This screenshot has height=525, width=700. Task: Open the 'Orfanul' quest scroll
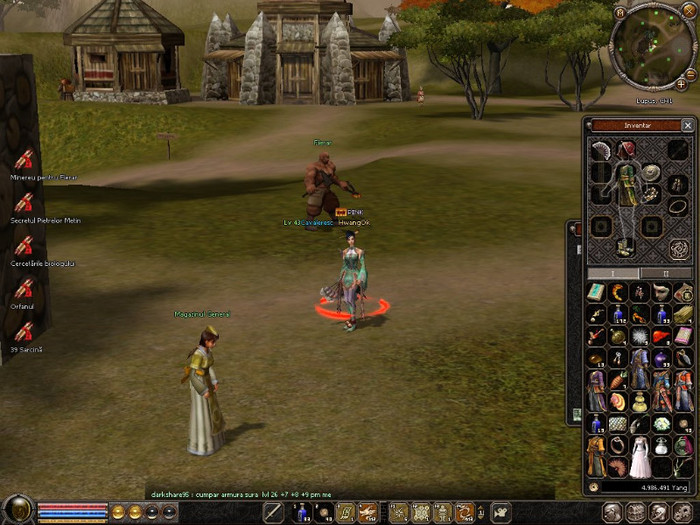coord(23,289)
